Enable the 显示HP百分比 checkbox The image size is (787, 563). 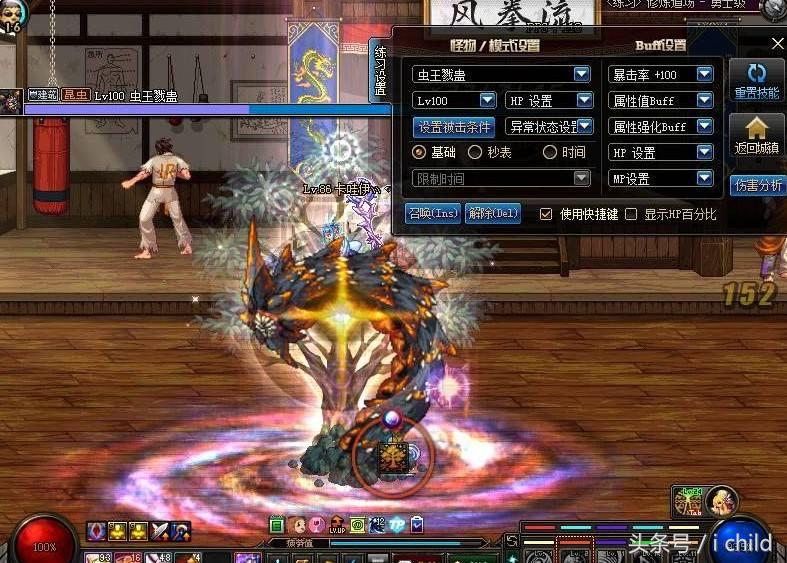(631, 214)
